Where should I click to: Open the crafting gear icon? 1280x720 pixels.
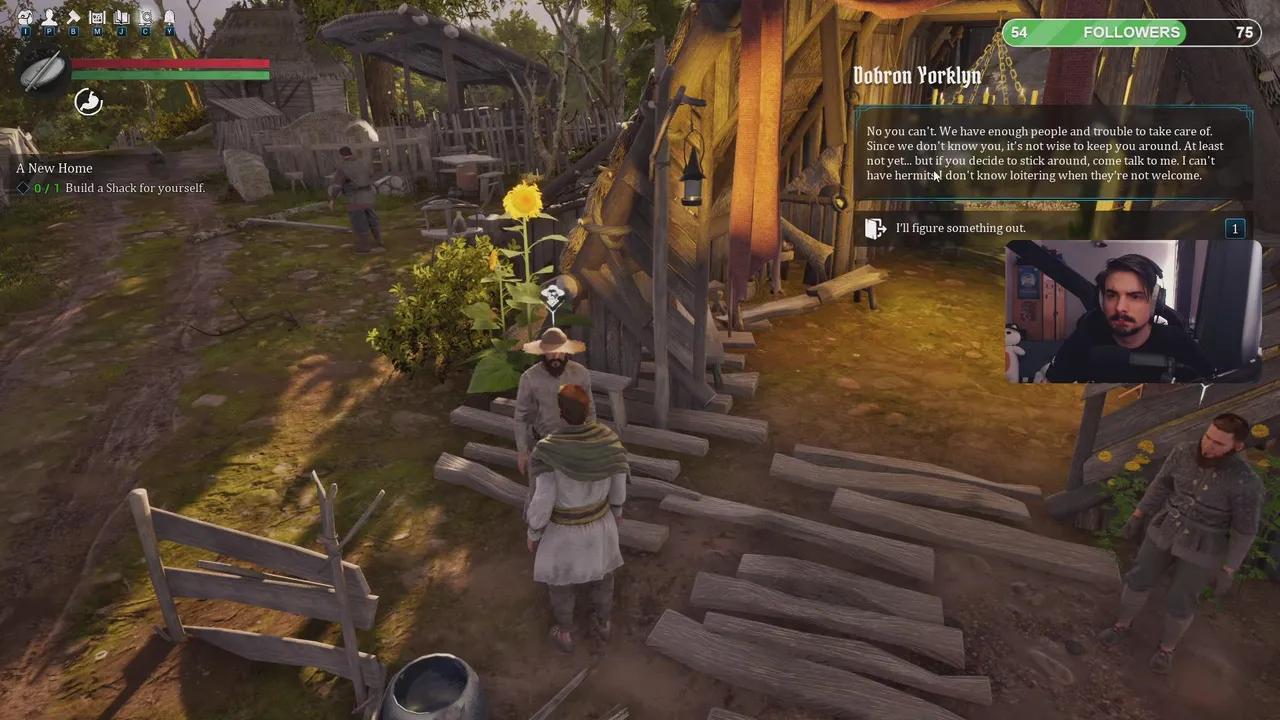146,17
